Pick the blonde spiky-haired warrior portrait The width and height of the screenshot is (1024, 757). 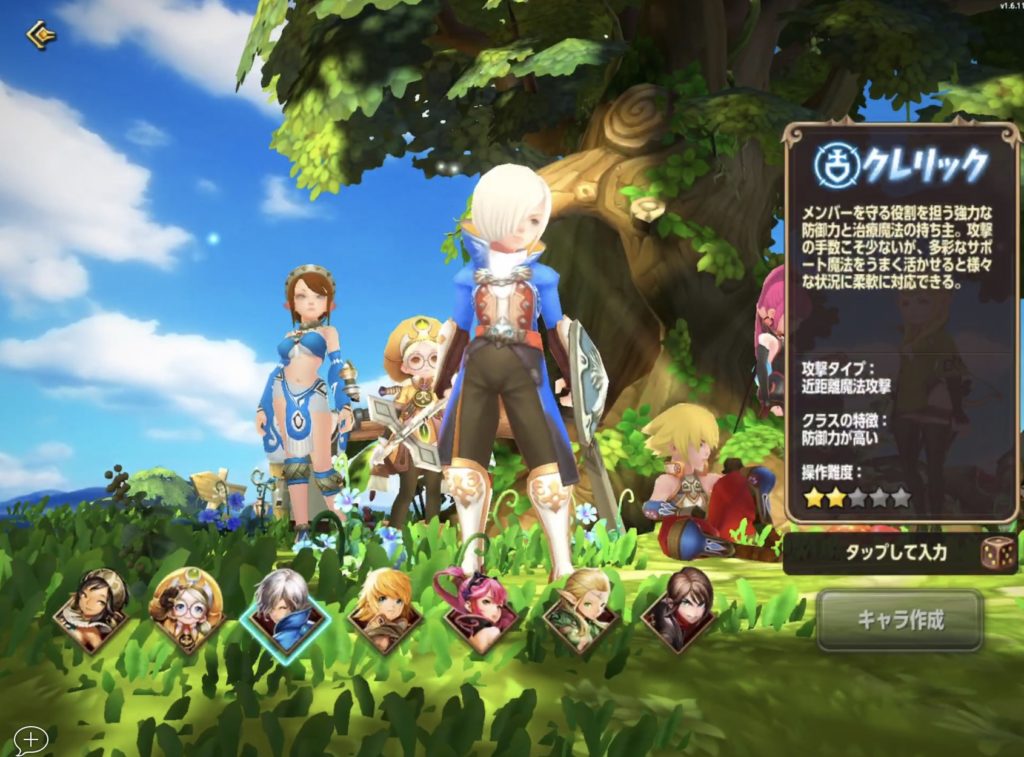(384, 608)
